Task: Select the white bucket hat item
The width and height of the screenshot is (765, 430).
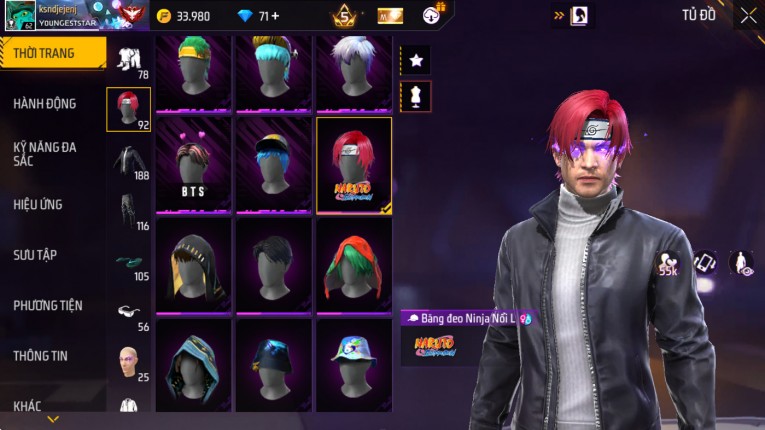Action: [354, 365]
